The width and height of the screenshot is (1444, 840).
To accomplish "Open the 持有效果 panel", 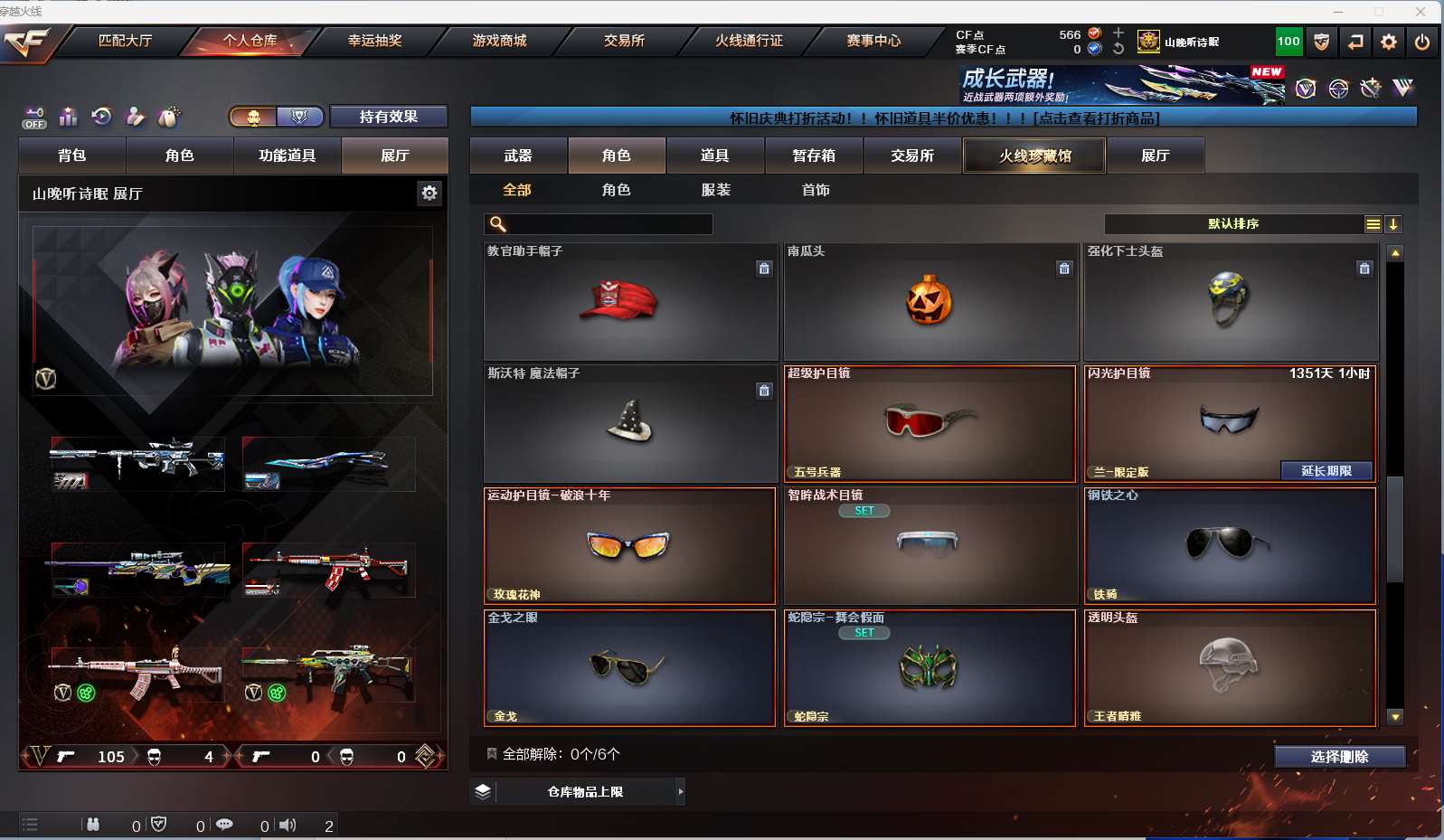I will (388, 117).
